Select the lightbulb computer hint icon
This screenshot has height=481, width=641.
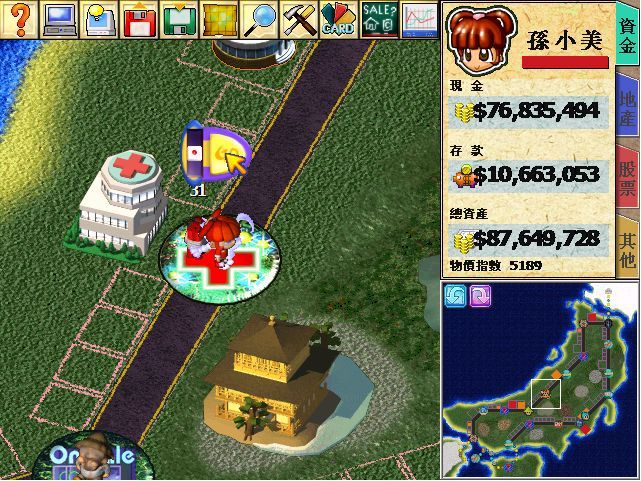tap(100, 19)
